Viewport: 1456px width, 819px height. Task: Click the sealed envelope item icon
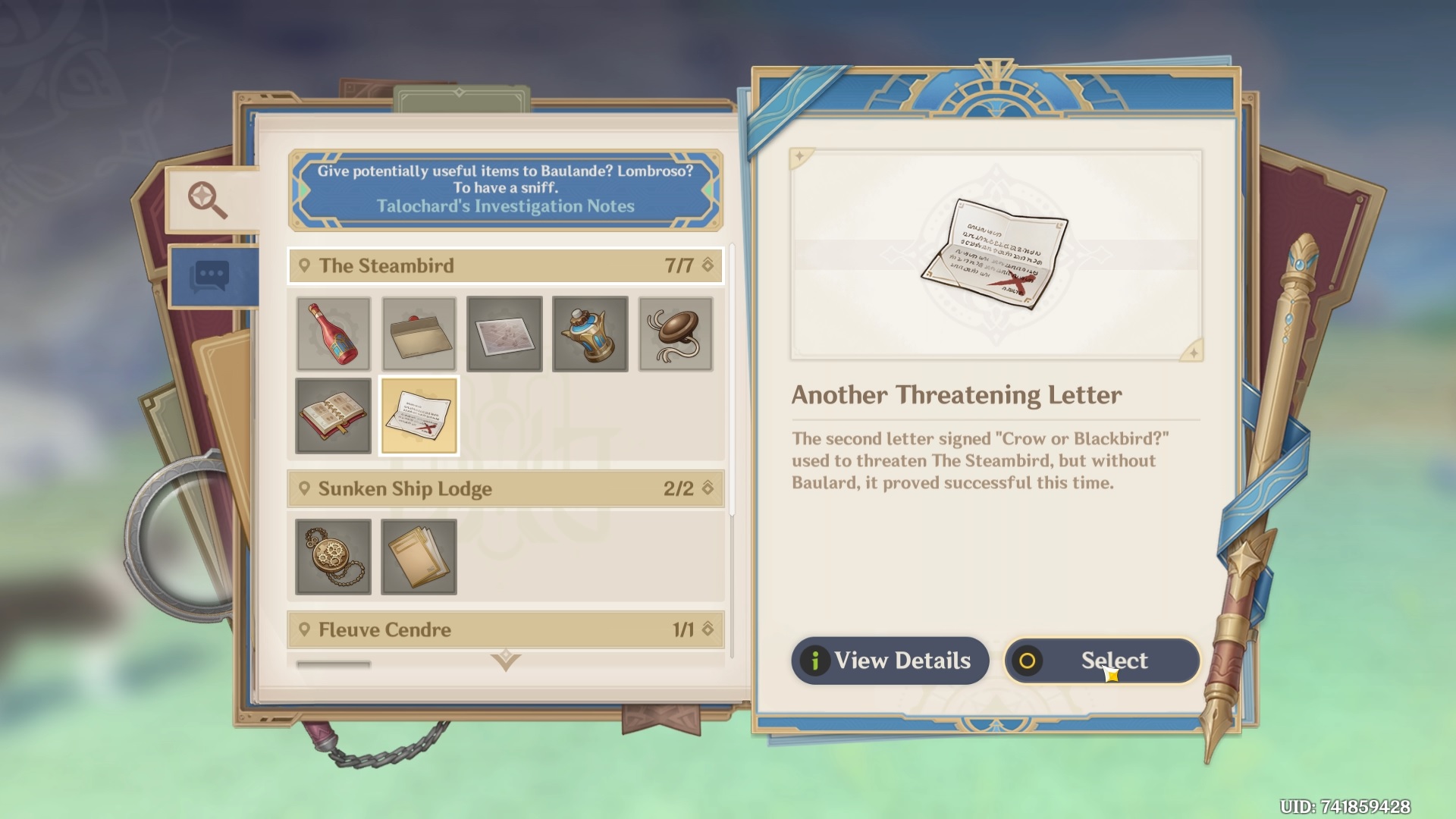(x=419, y=334)
